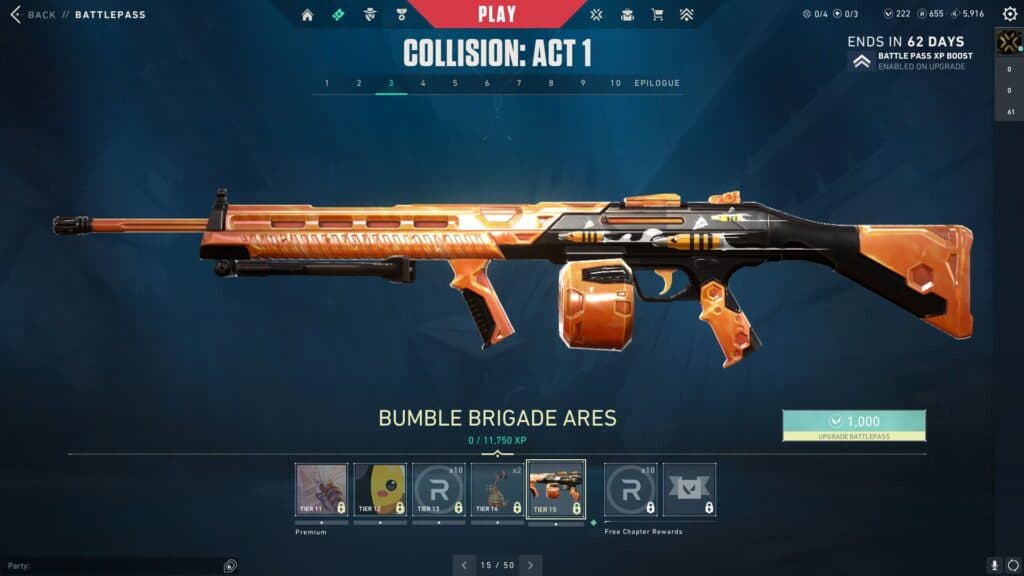Select the Tier 11 reward thumbnail
Screen dimensions: 1024x576
tap(322, 489)
